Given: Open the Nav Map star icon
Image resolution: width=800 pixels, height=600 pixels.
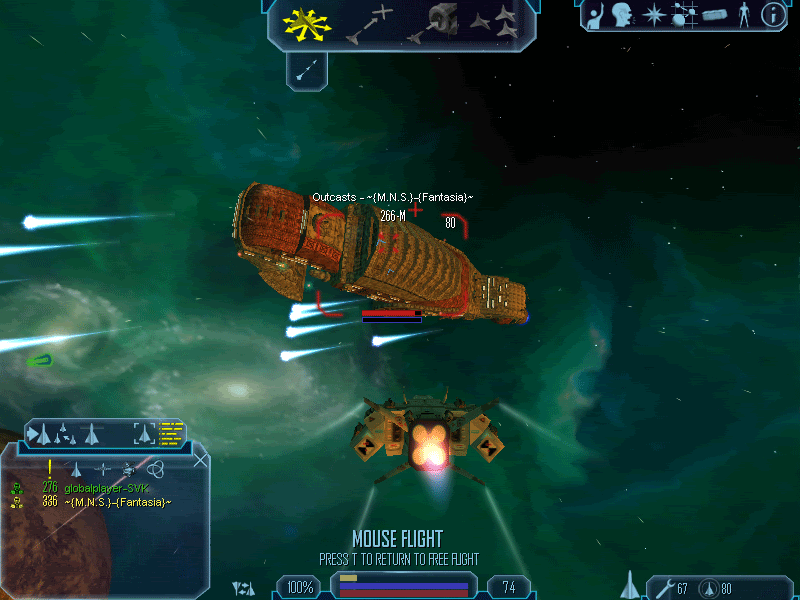Looking at the screenshot, I should pos(654,15).
